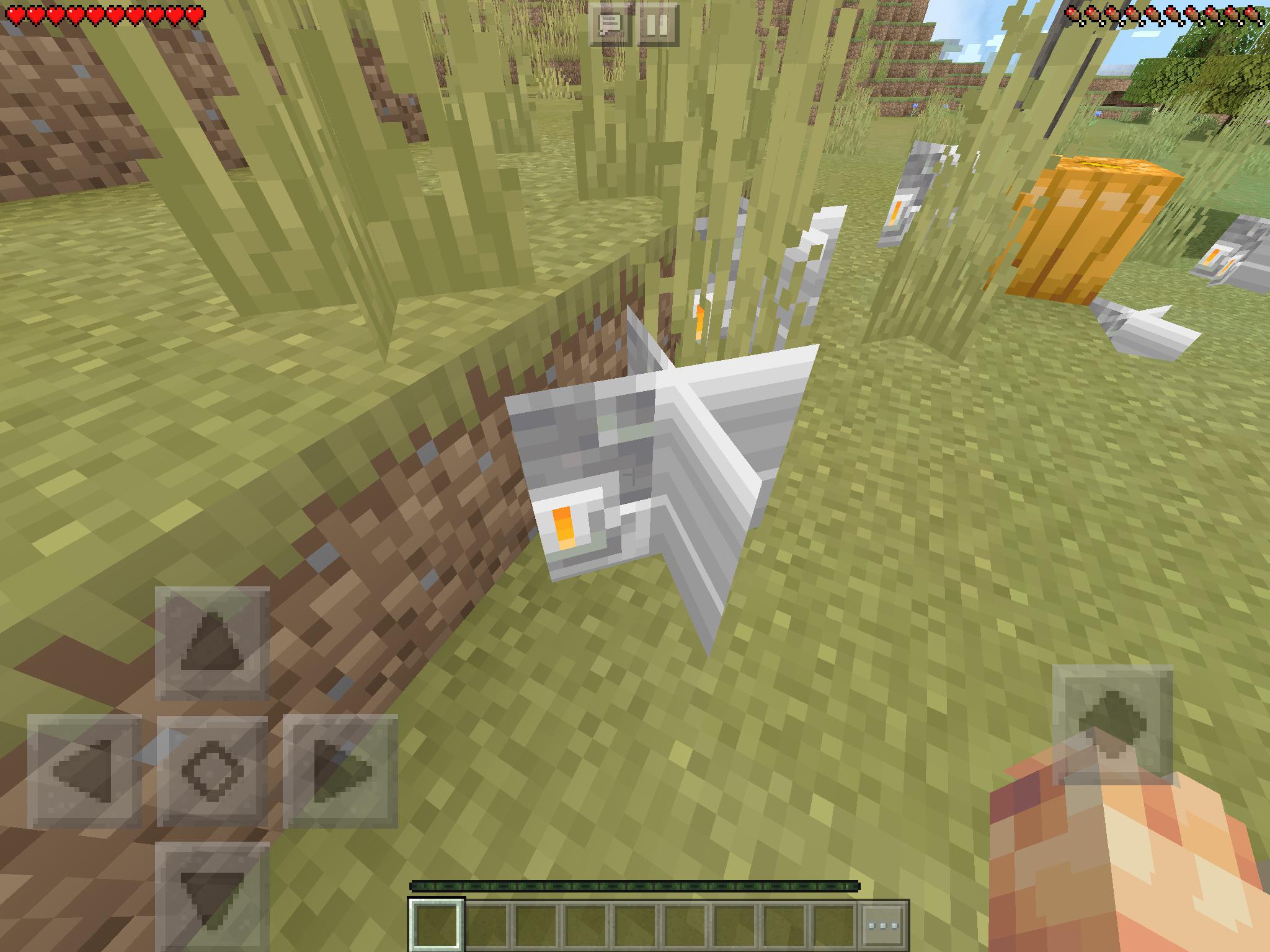Tap the leftmost health heart

click(14, 14)
